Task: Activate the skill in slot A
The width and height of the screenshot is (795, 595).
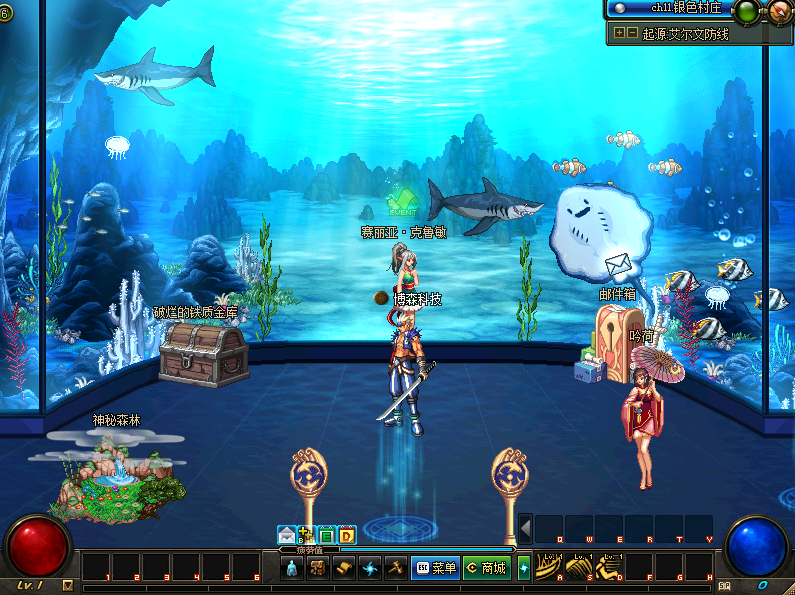Action: coord(547,567)
